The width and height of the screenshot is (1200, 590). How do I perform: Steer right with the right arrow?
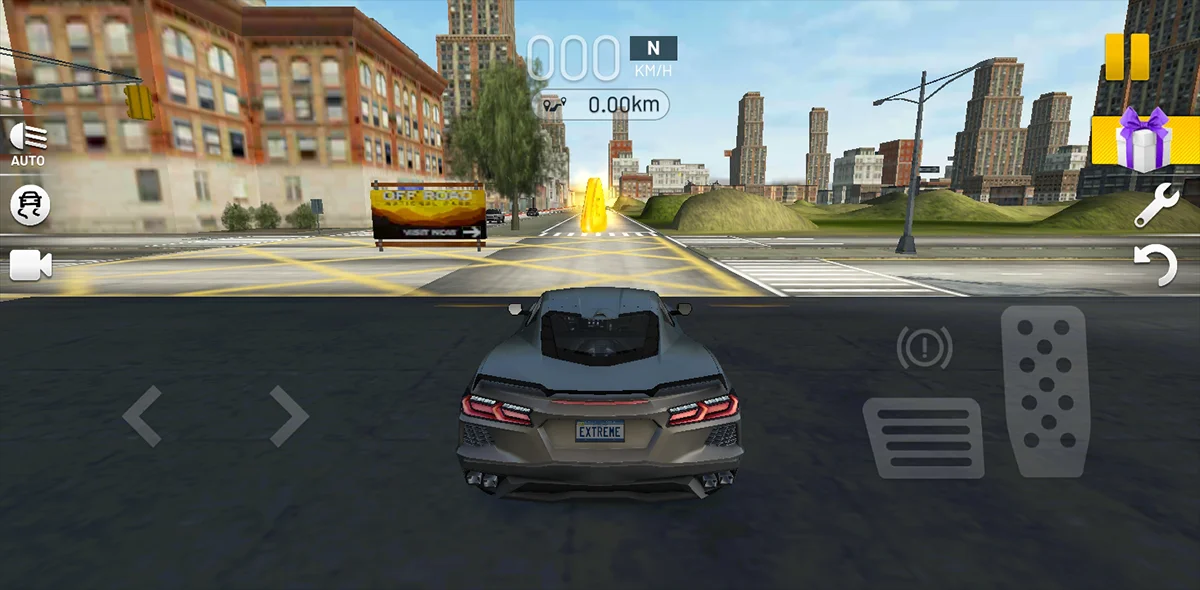click(x=288, y=416)
